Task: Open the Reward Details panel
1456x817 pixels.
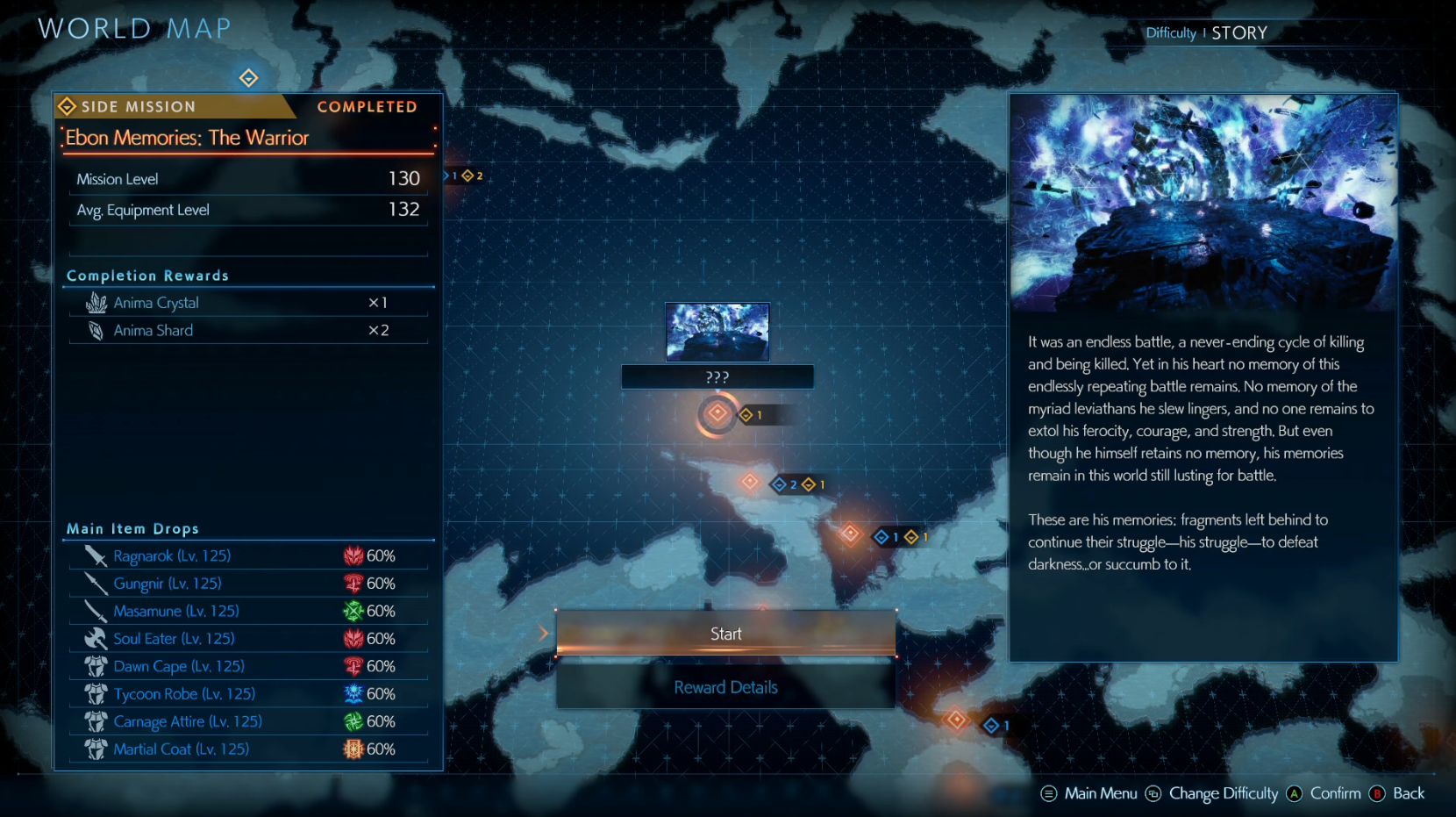Action: click(725, 688)
